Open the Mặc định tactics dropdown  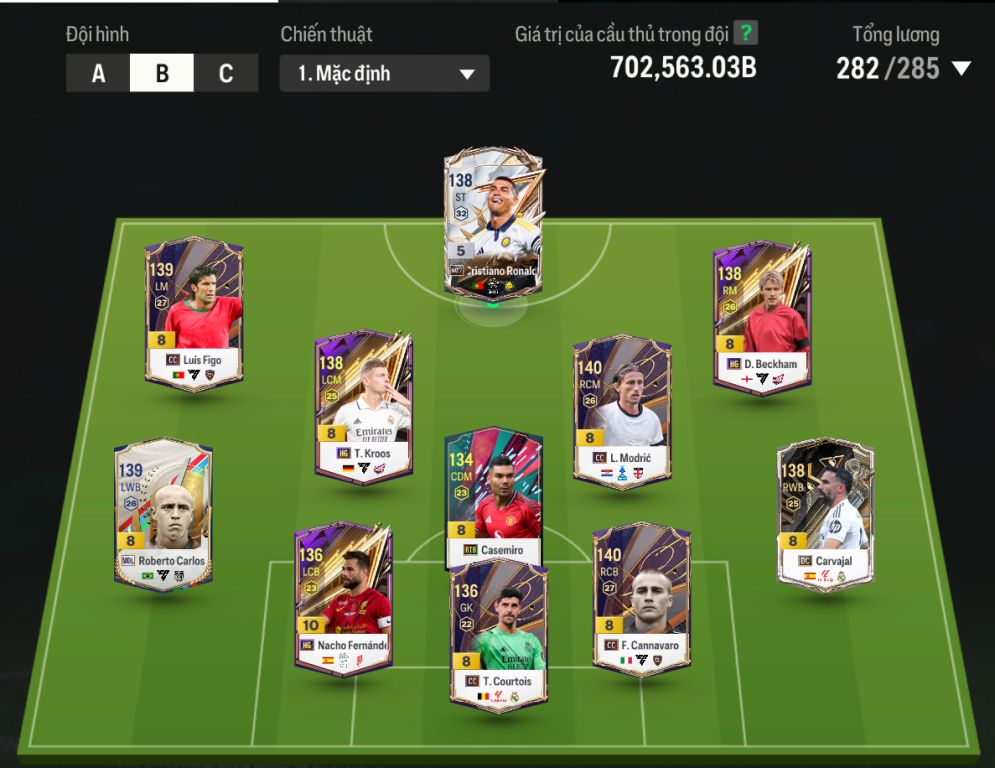384,74
